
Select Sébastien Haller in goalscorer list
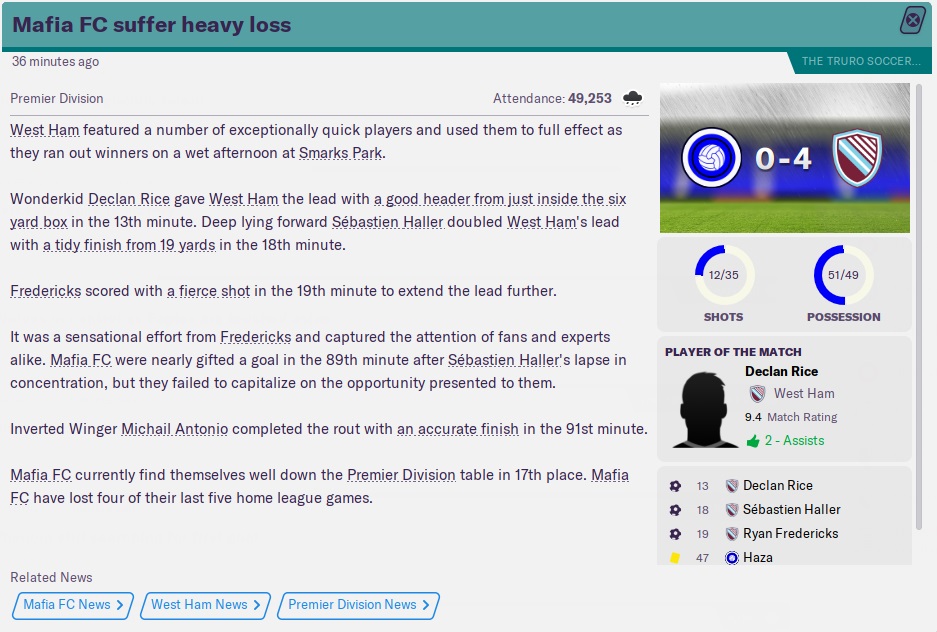791,510
